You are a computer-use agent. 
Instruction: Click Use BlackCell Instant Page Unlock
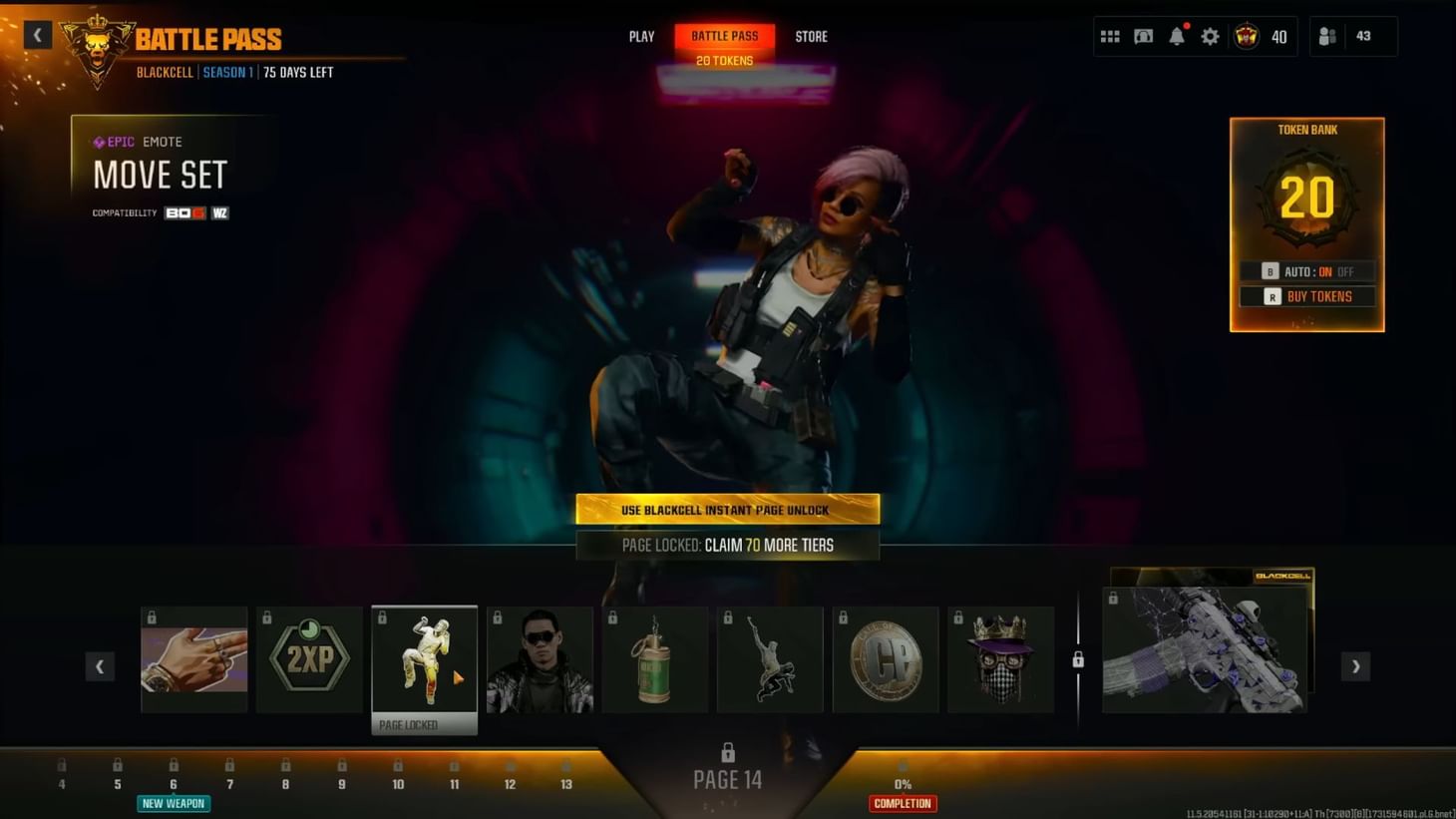coord(727,509)
